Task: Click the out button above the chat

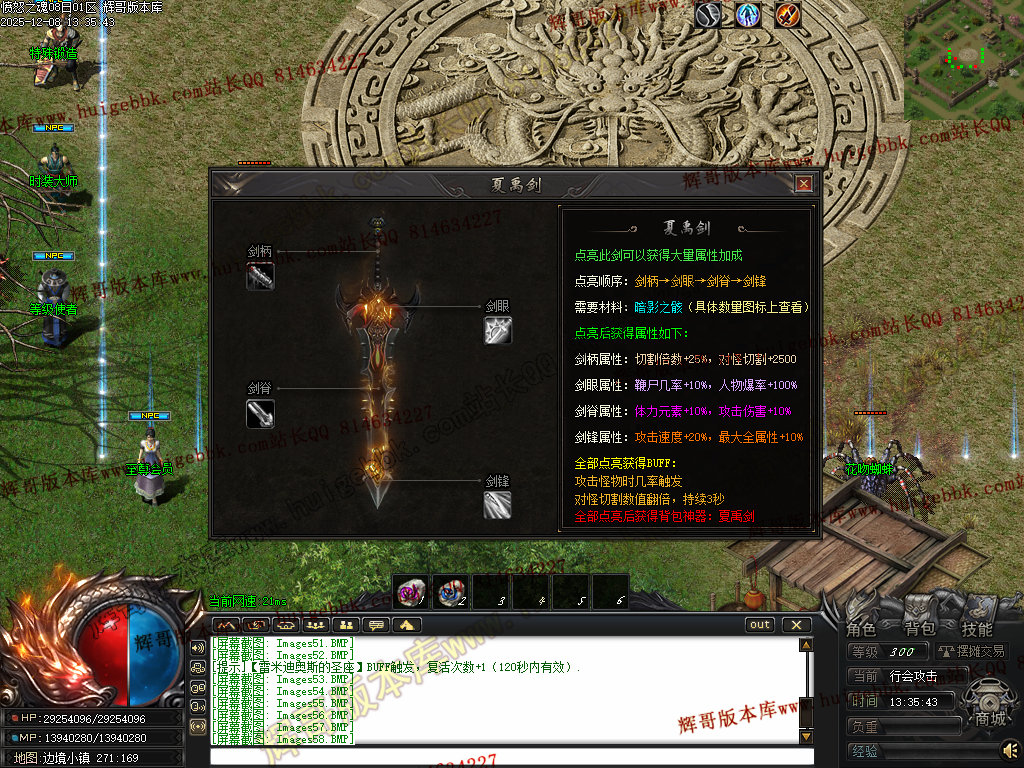Action: click(x=760, y=625)
